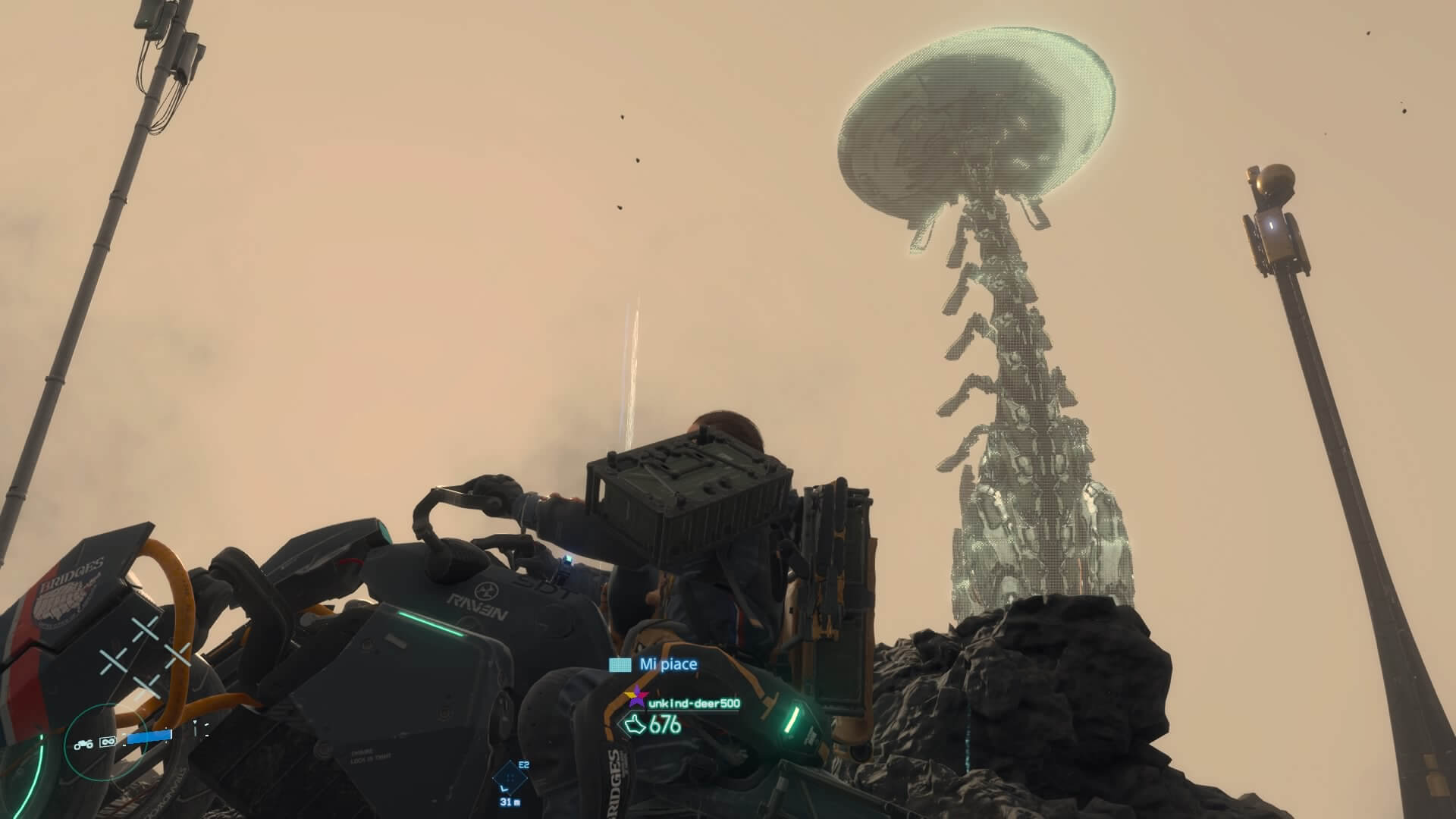This screenshot has height=819, width=1456.
Task: Click the thumbs-up icon next to 676
Action: pos(636,725)
